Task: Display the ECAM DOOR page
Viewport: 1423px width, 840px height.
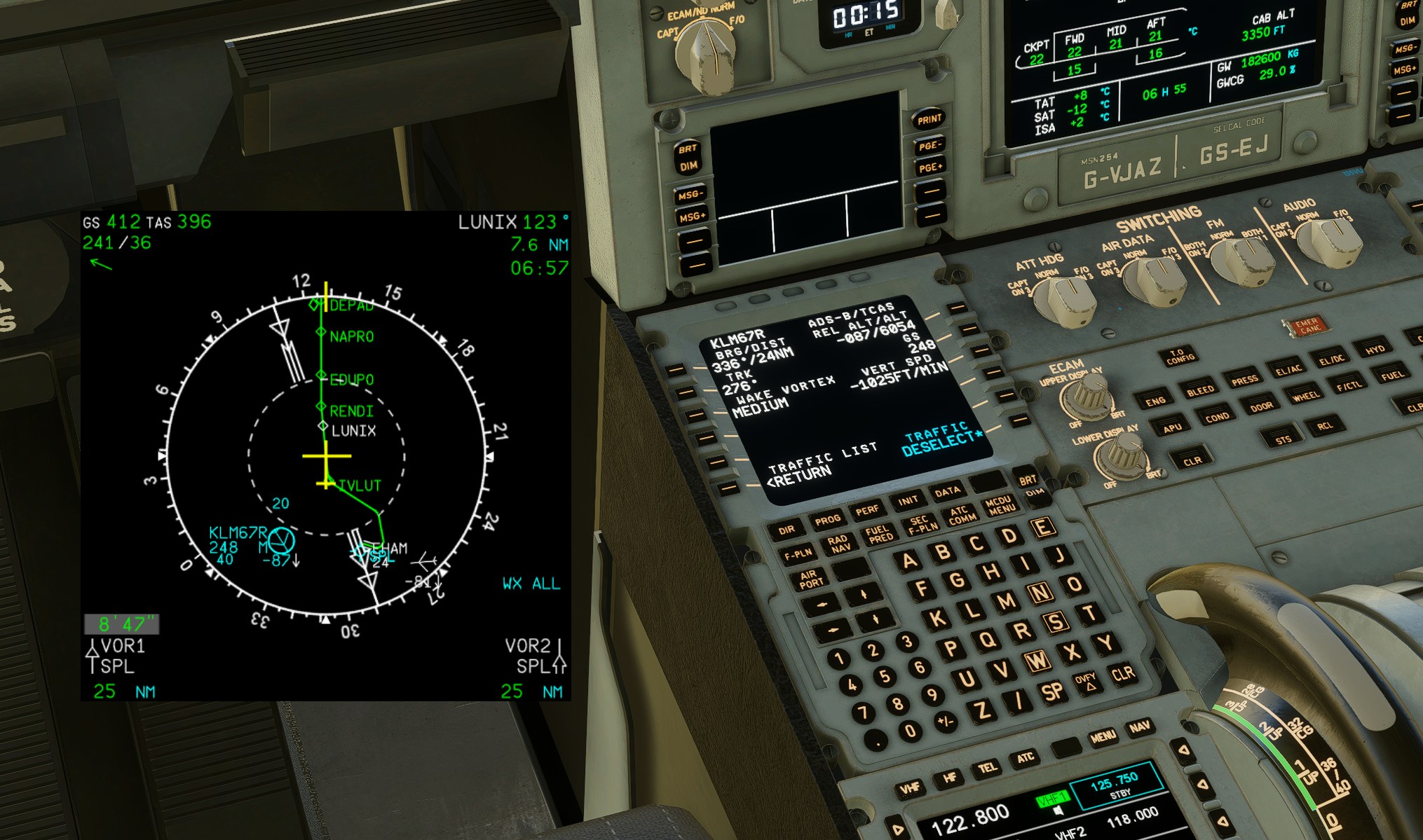Action: point(1261,406)
